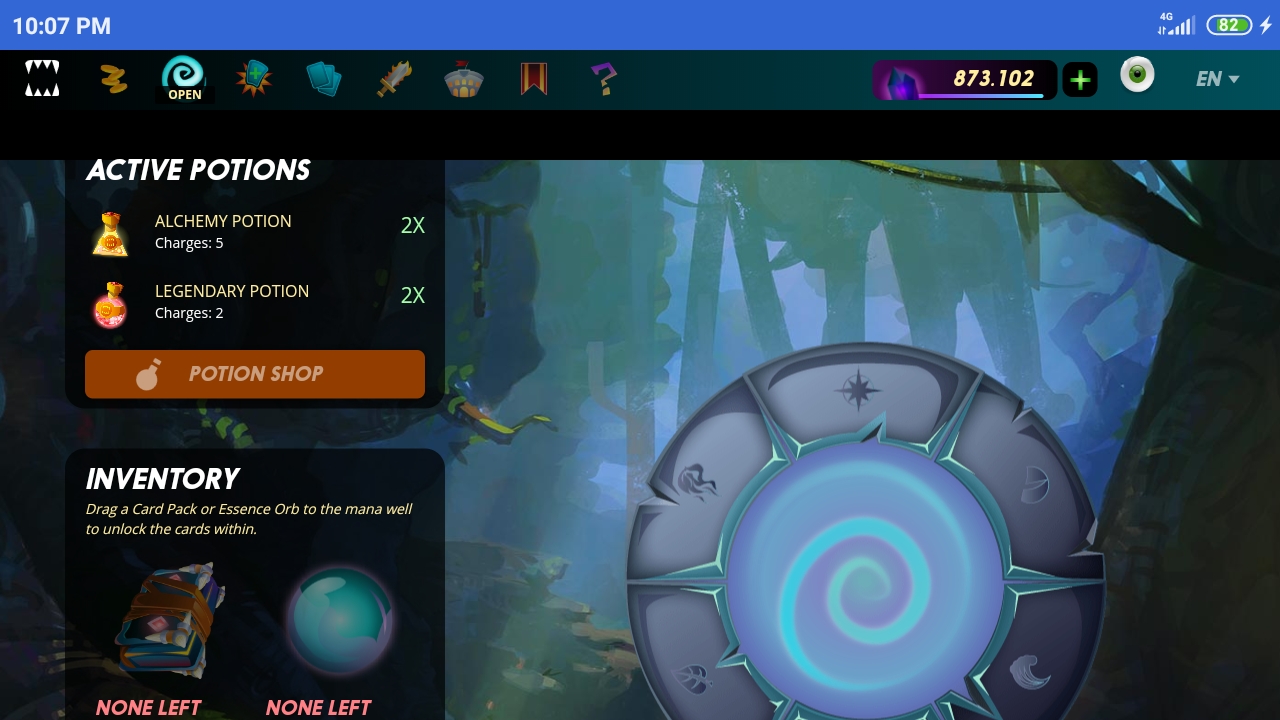Tap the Potion Shop button
Screen dimensions: 1280x720
pyautogui.click(x=255, y=374)
